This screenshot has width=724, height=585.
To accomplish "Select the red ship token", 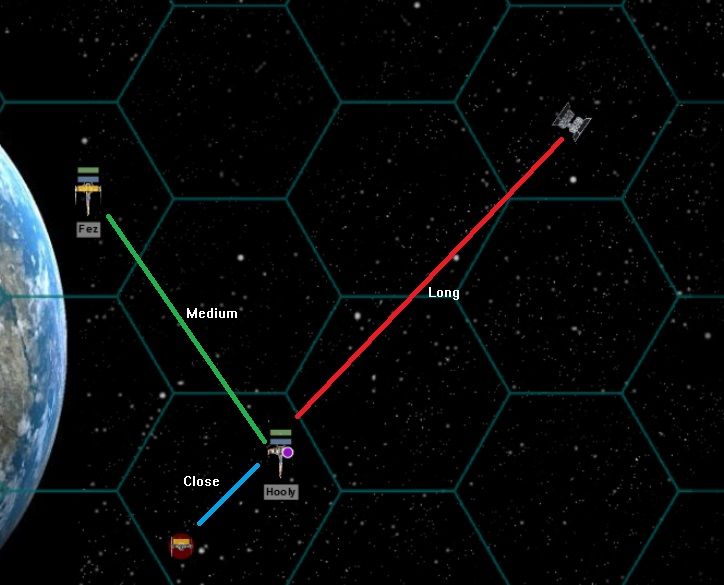I will [x=181, y=545].
